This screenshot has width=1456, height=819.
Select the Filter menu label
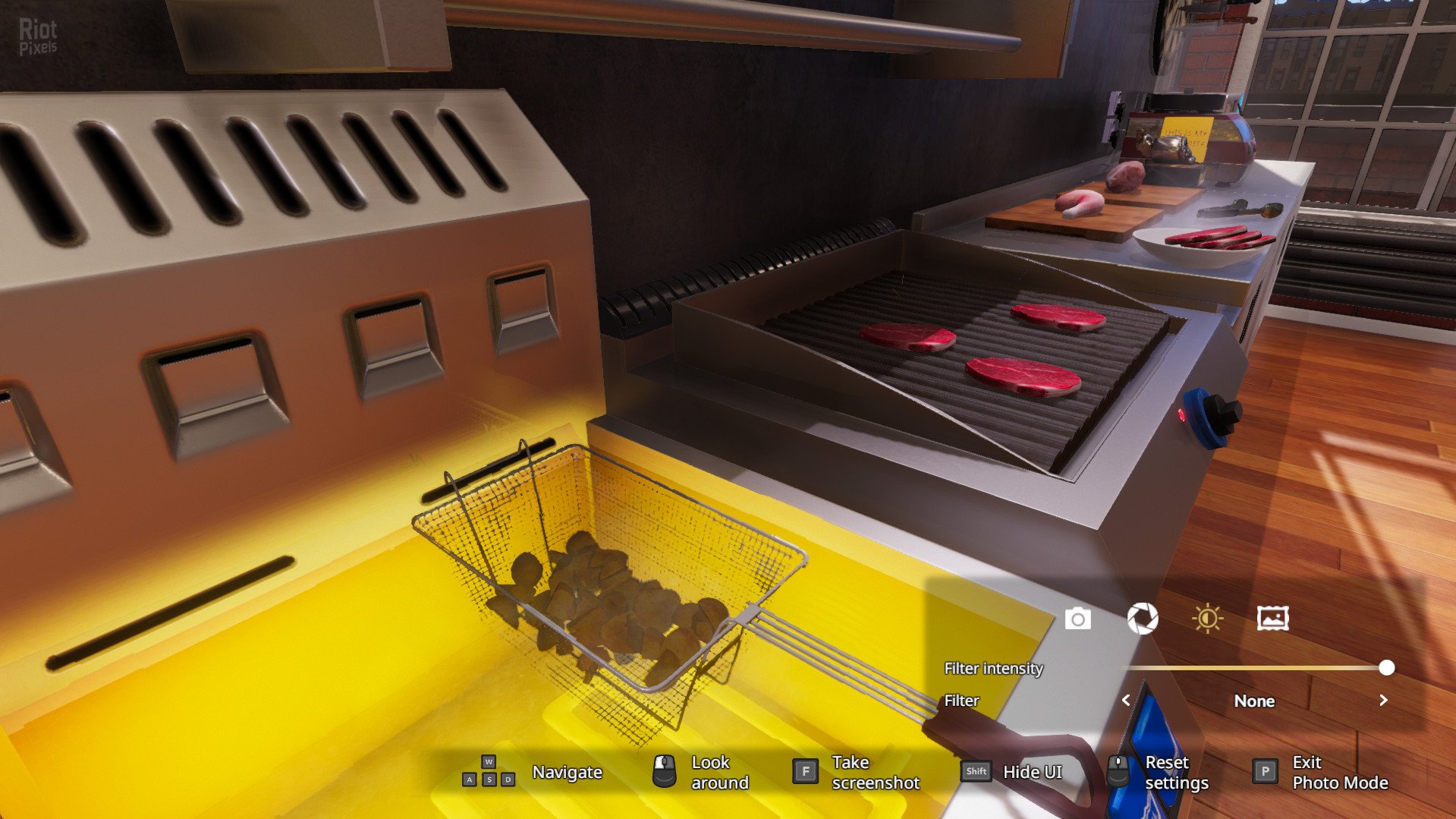pyautogui.click(x=960, y=701)
